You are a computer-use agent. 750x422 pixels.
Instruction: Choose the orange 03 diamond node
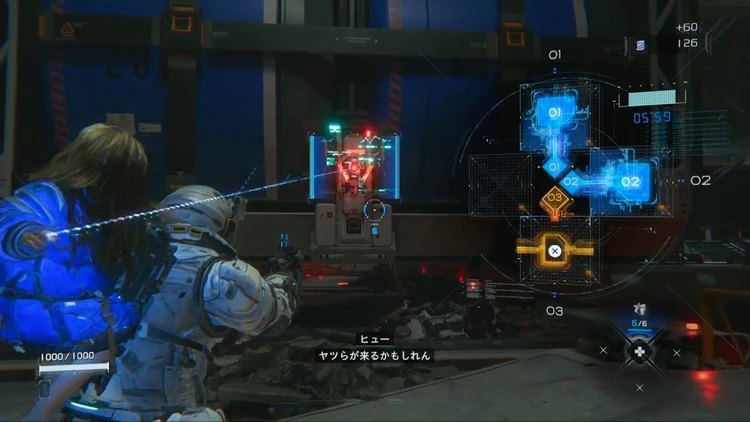click(554, 200)
